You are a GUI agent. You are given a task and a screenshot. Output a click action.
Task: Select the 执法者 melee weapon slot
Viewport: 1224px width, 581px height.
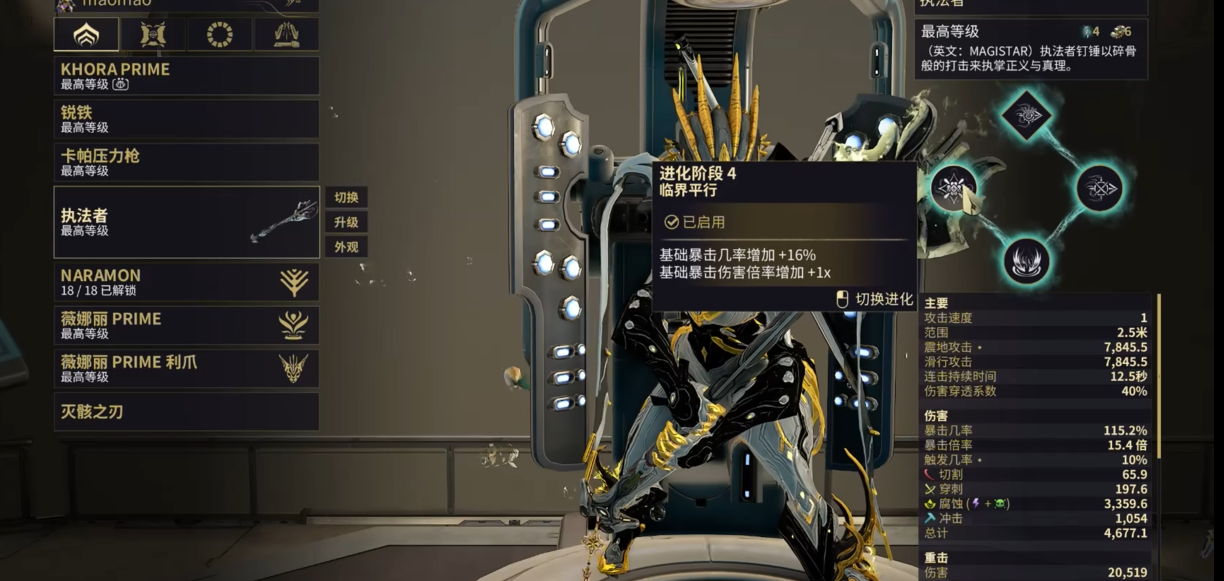pyautogui.click(x=186, y=222)
